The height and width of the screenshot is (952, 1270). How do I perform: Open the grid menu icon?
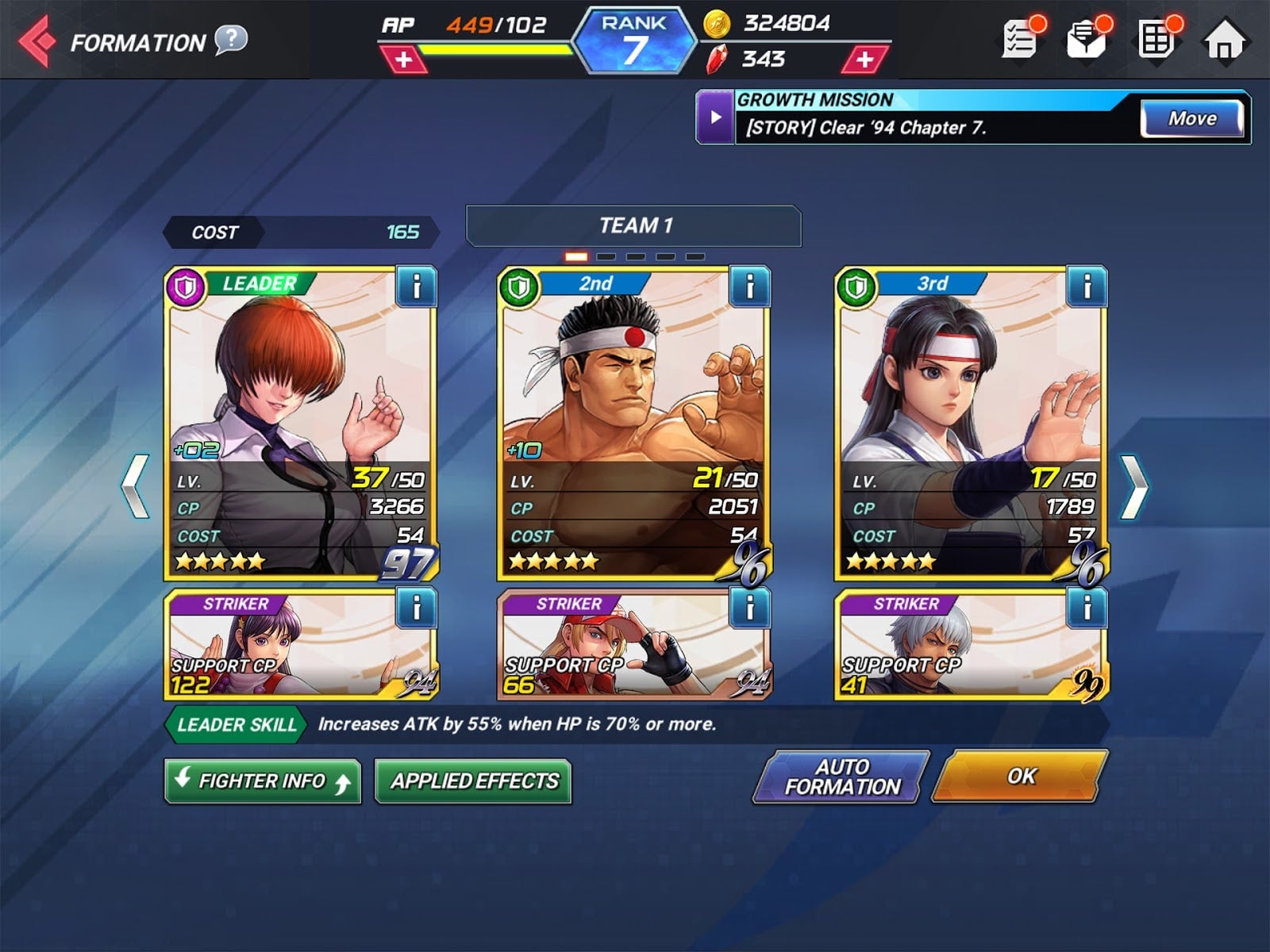pos(1156,39)
